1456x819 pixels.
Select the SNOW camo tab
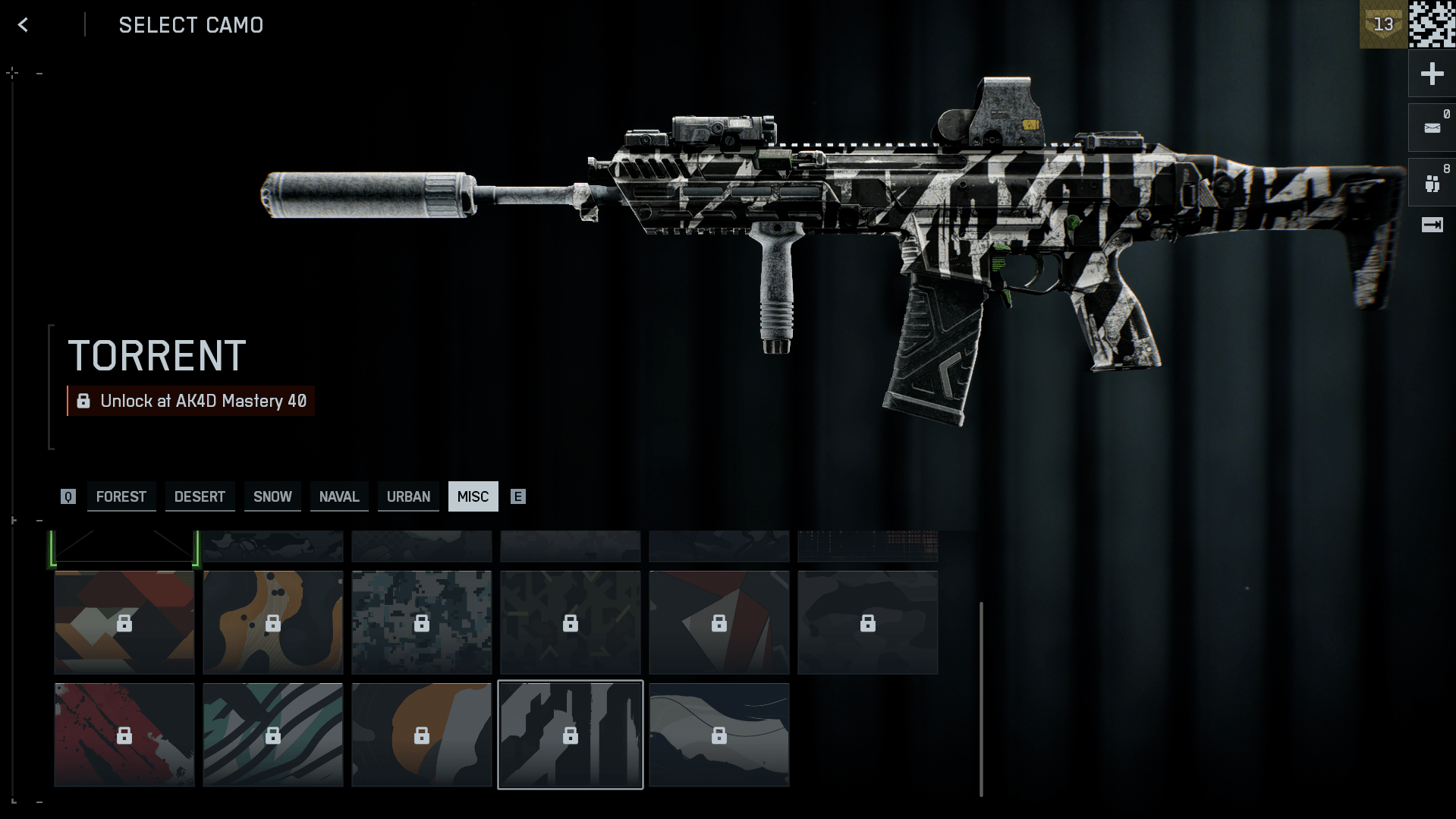point(272,496)
